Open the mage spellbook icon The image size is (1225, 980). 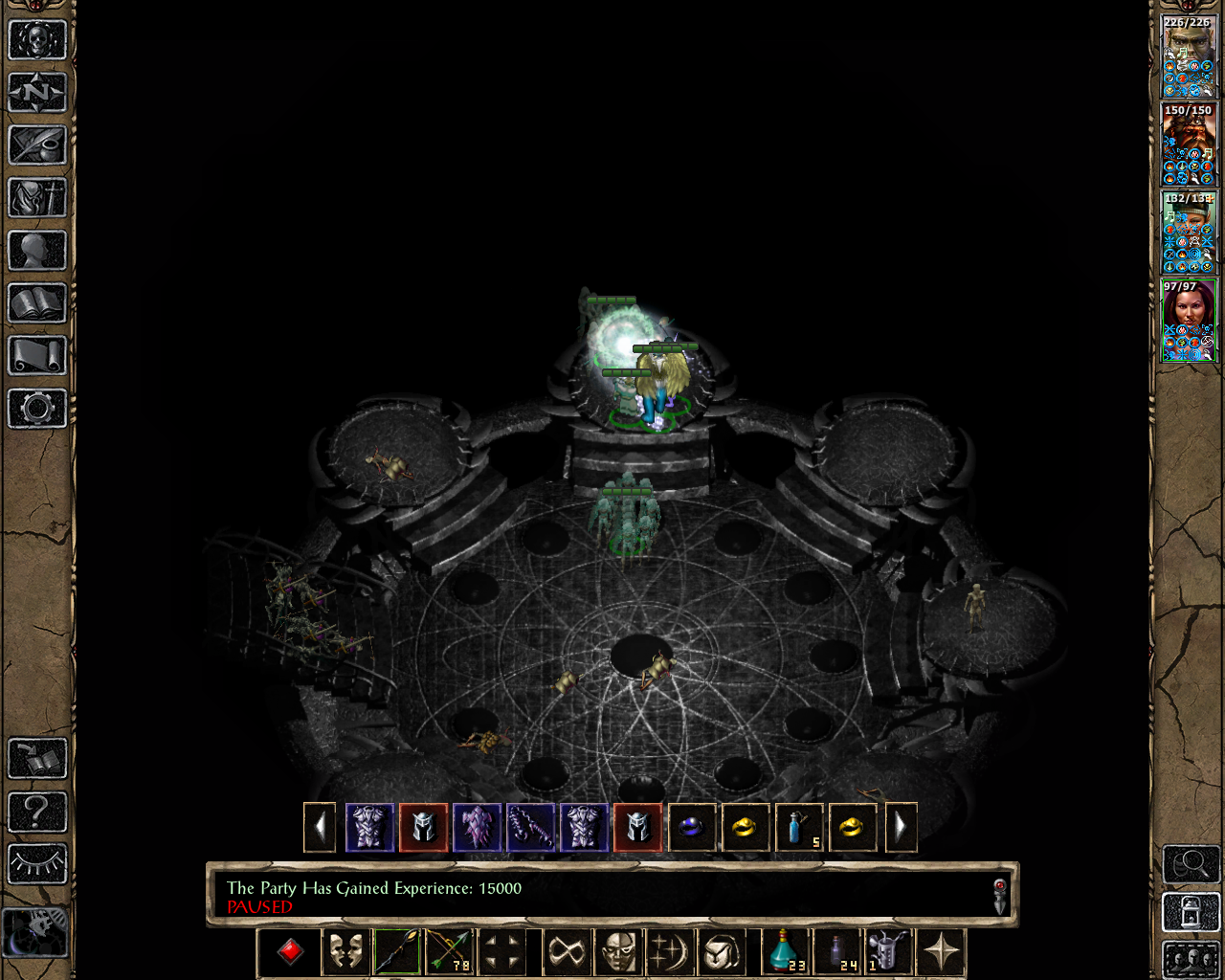coord(36,302)
